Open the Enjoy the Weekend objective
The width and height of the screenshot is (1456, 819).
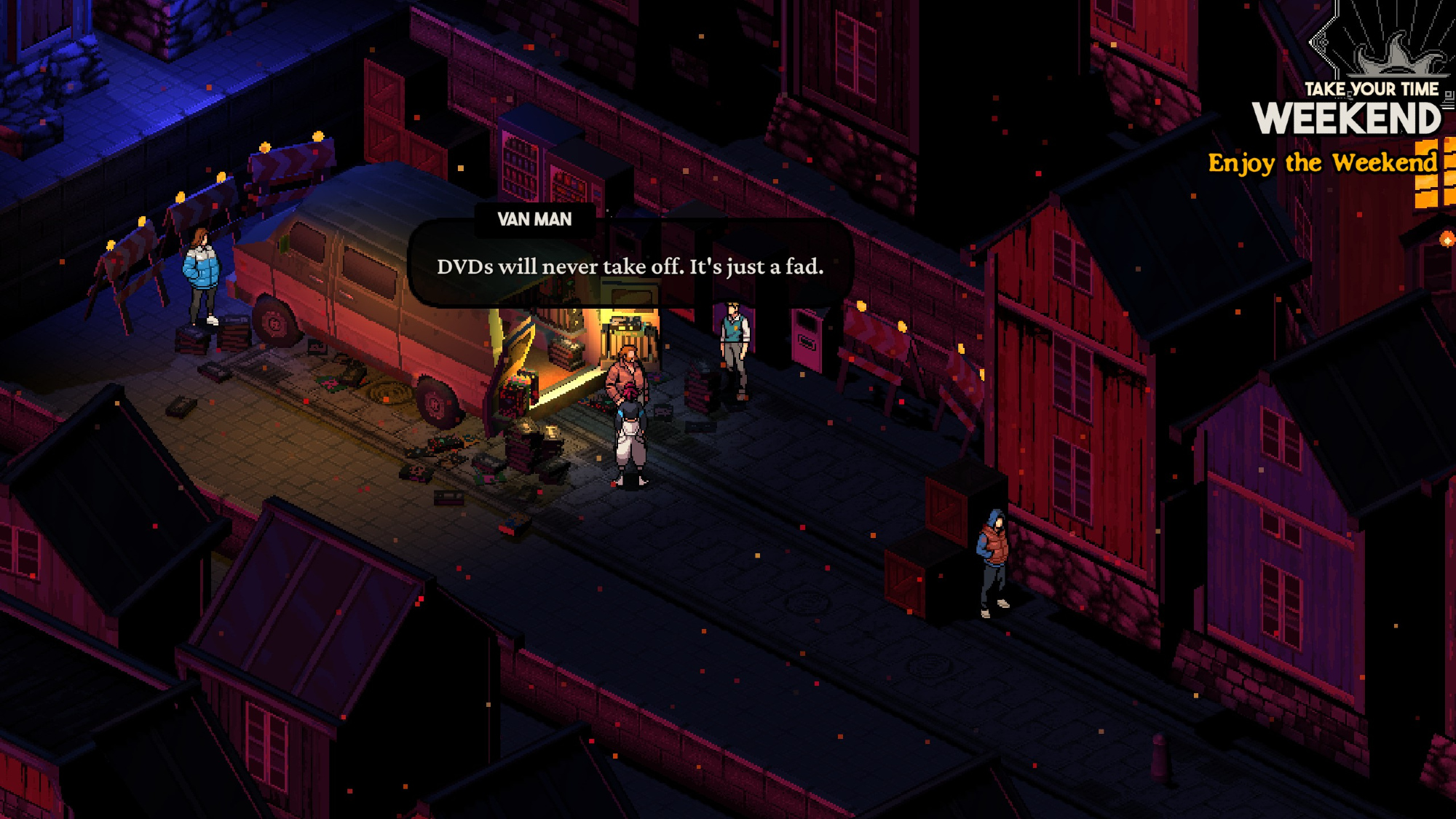[x=1322, y=163]
